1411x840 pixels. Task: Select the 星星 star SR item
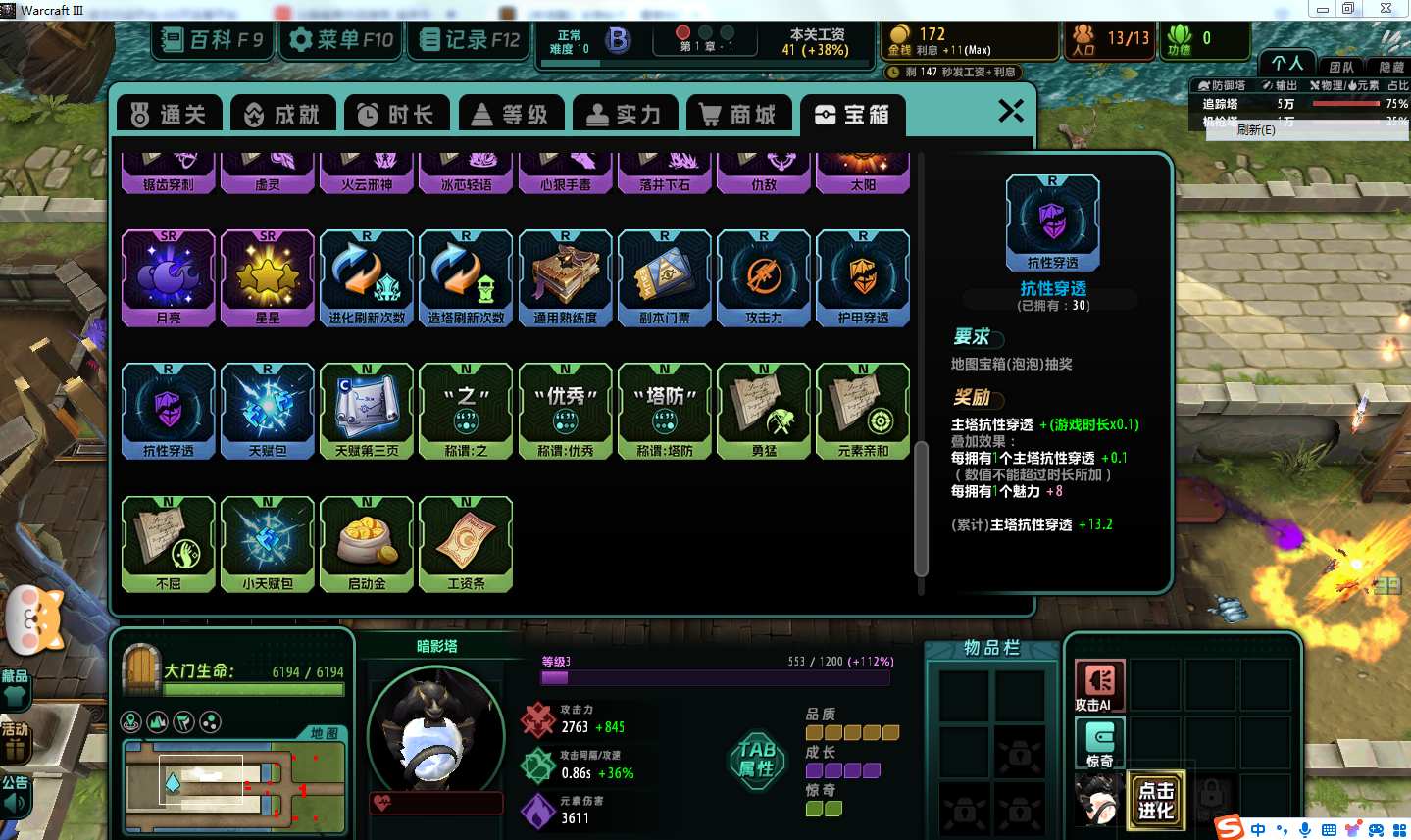[x=268, y=277]
